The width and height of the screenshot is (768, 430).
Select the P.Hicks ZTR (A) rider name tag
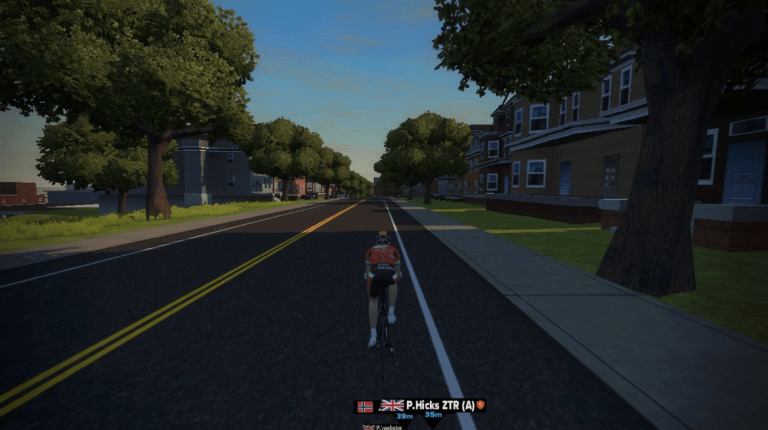click(x=431, y=405)
